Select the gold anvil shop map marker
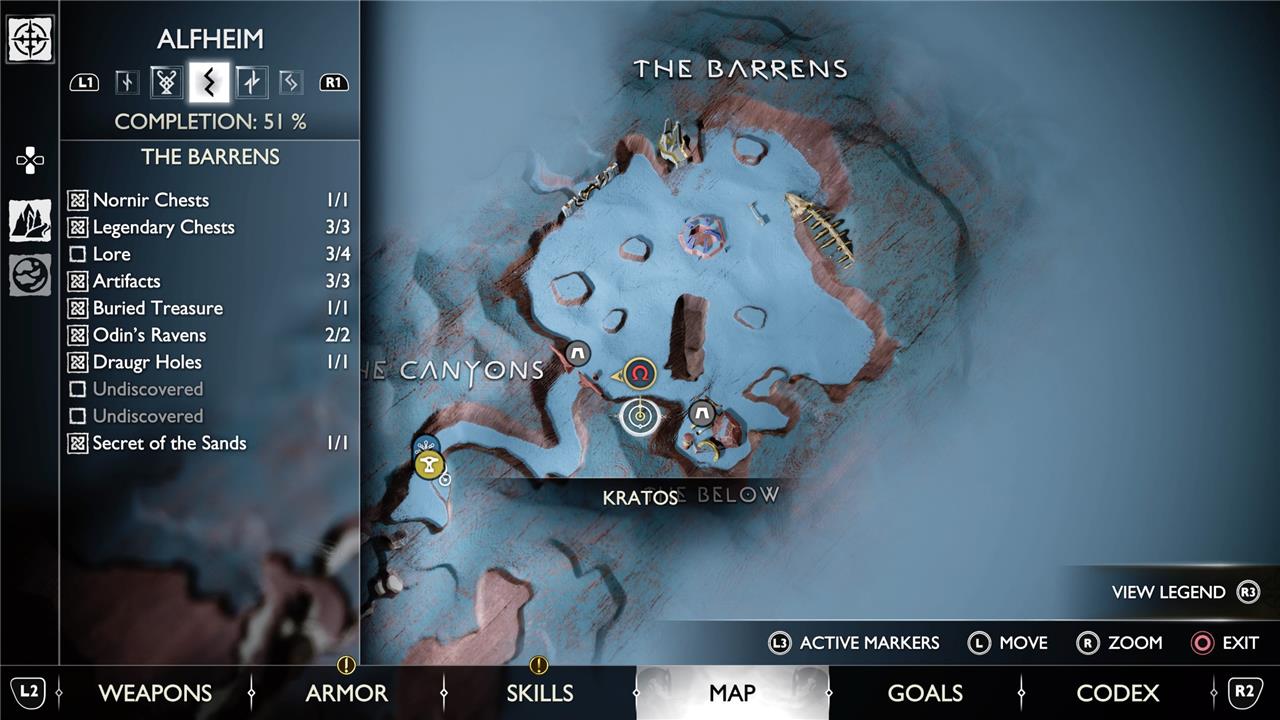The width and height of the screenshot is (1280, 720). click(430, 464)
